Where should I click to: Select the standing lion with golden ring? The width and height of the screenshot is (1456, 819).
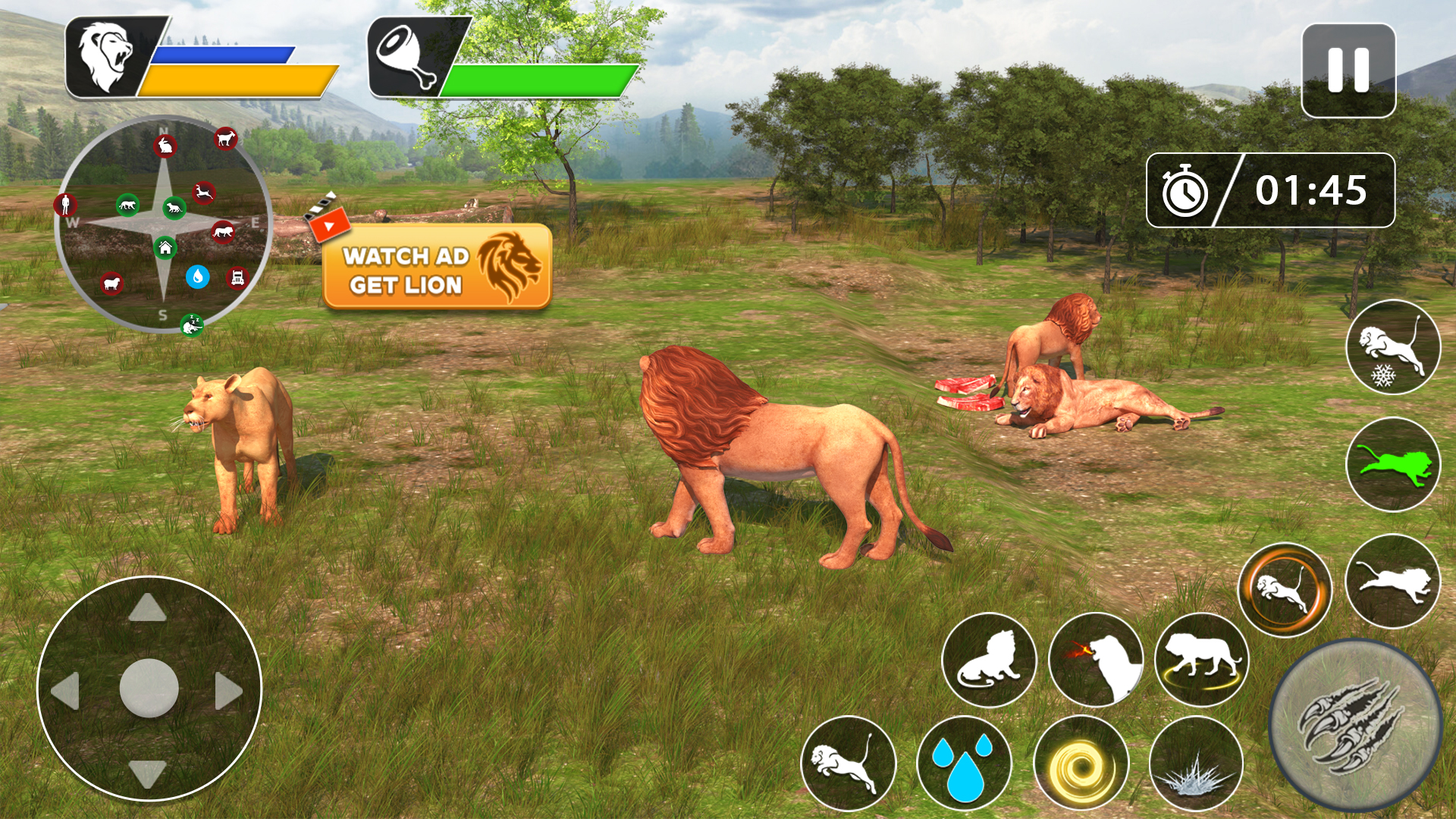(1202, 660)
